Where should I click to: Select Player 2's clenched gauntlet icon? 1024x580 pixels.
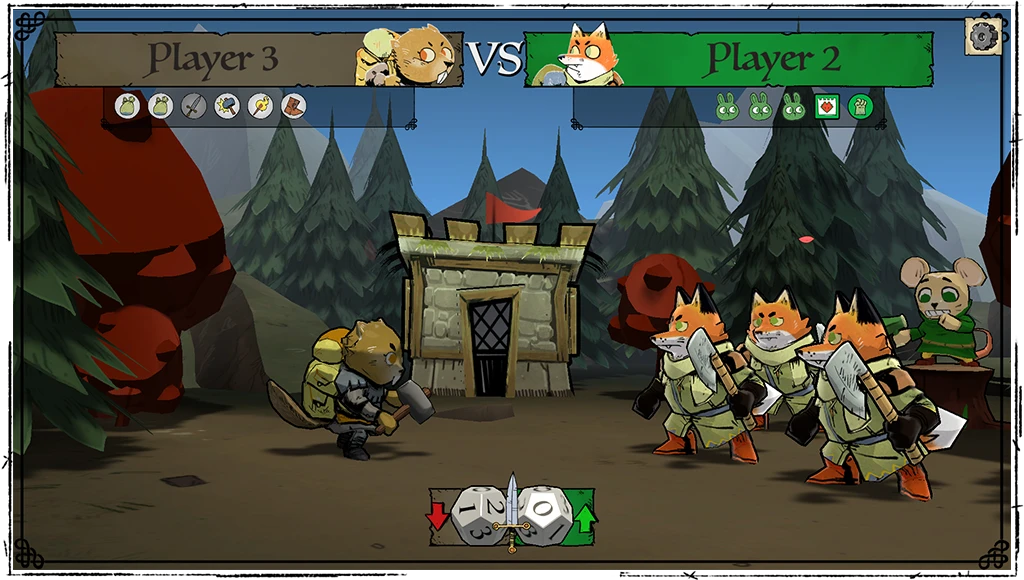click(x=860, y=106)
